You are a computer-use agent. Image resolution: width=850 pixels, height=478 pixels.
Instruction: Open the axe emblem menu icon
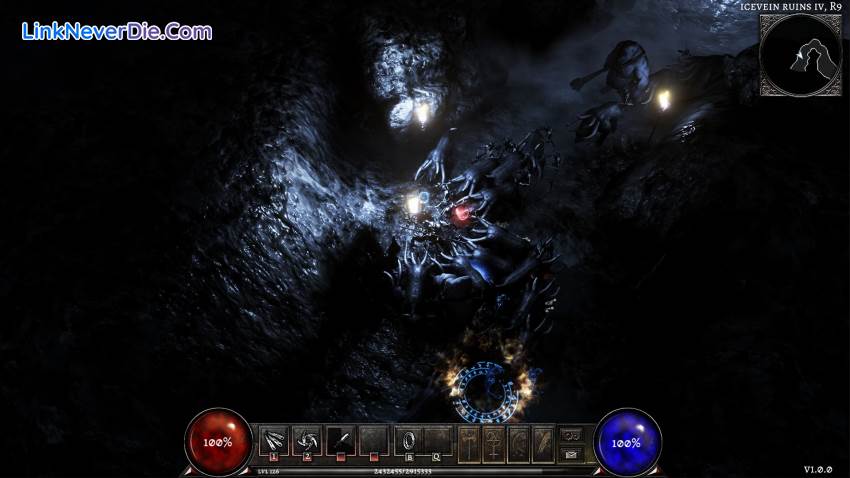[x=469, y=441]
